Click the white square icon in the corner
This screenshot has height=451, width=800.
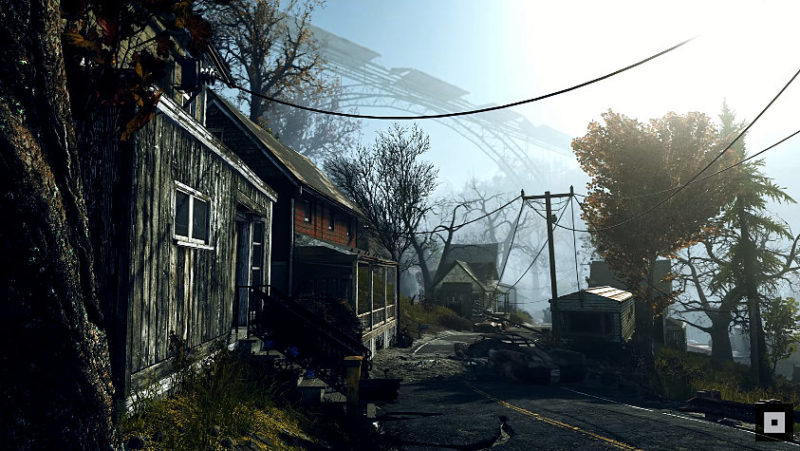[x=773, y=421]
